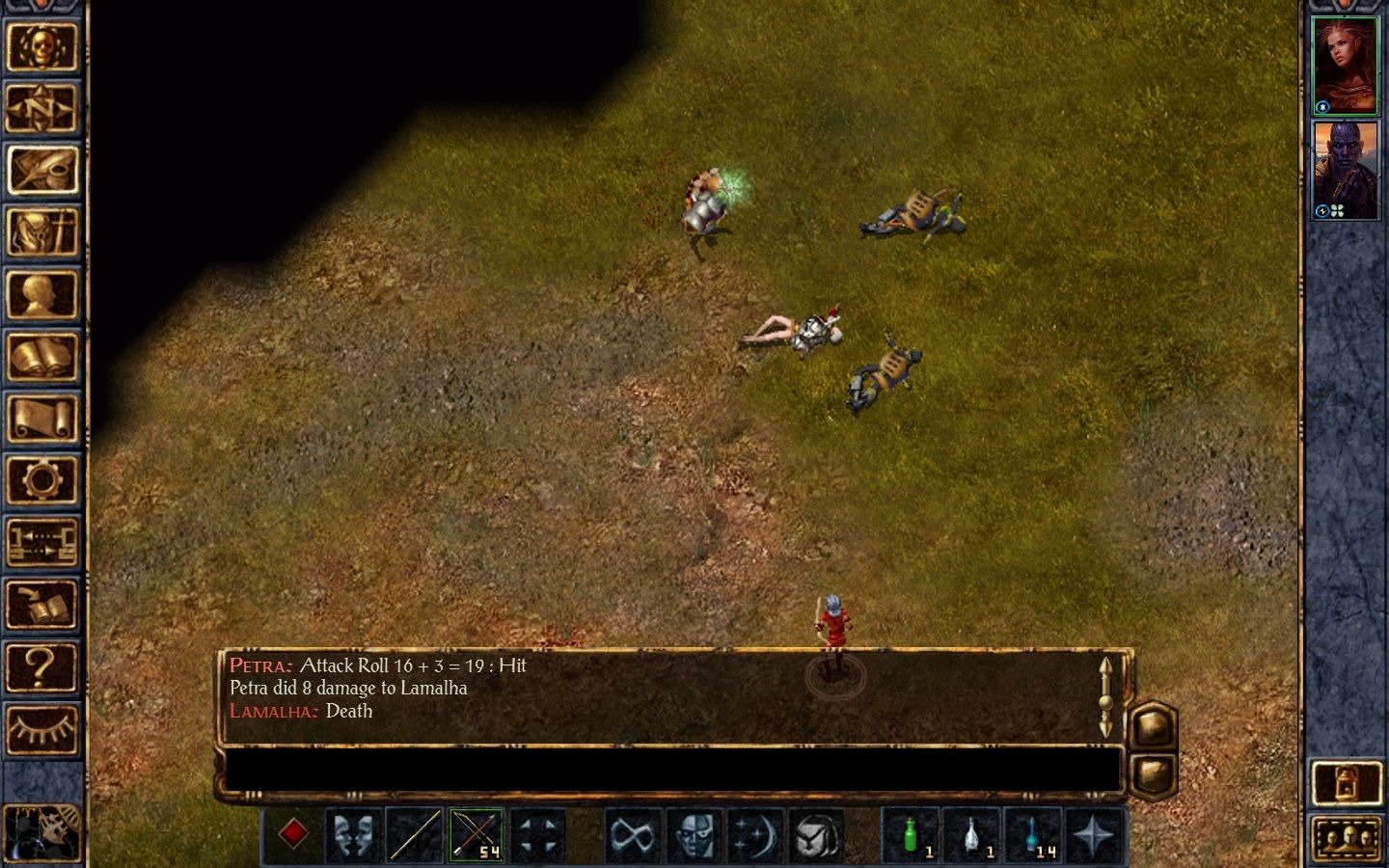Toggle party AI with the red gem

pyautogui.click(x=296, y=832)
